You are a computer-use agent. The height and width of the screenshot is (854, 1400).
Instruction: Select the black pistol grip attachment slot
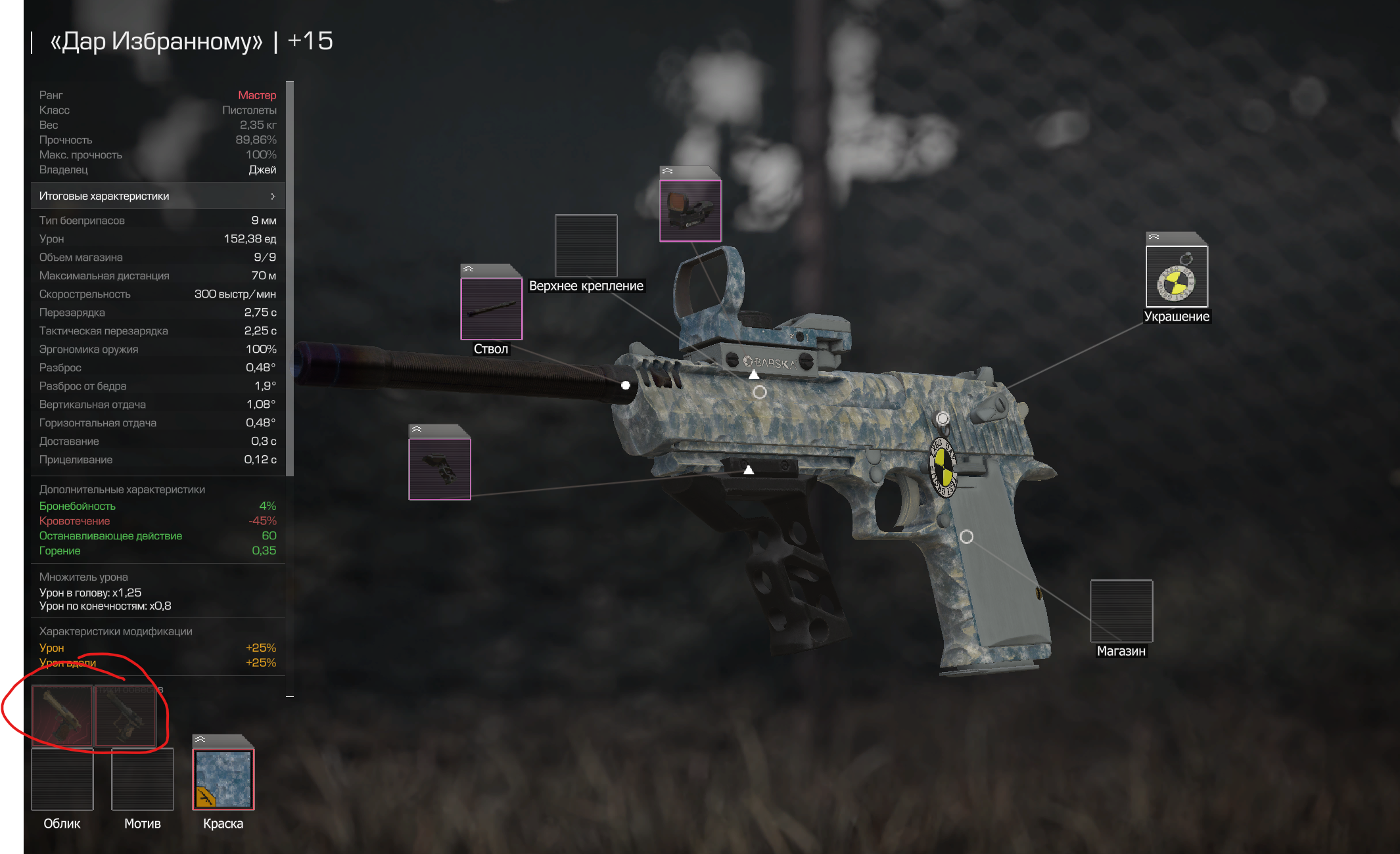(440, 469)
